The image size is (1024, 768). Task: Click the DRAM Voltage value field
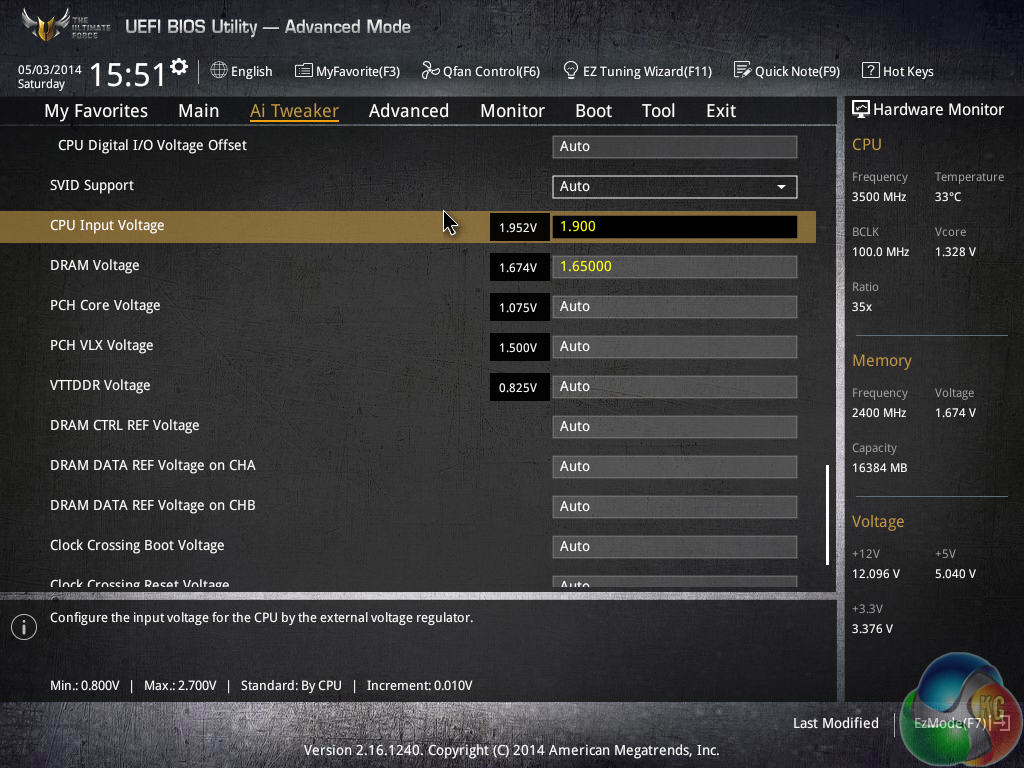coord(674,266)
